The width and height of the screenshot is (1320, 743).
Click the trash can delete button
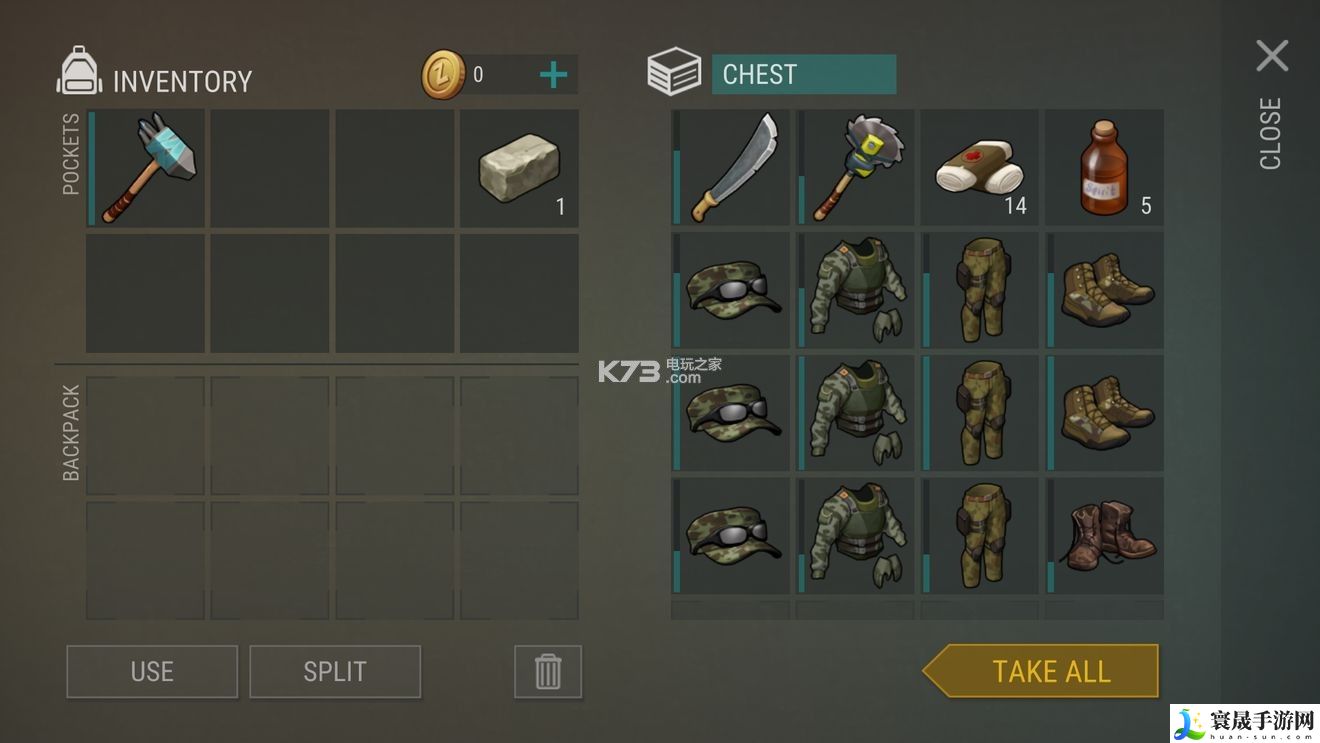[548, 671]
